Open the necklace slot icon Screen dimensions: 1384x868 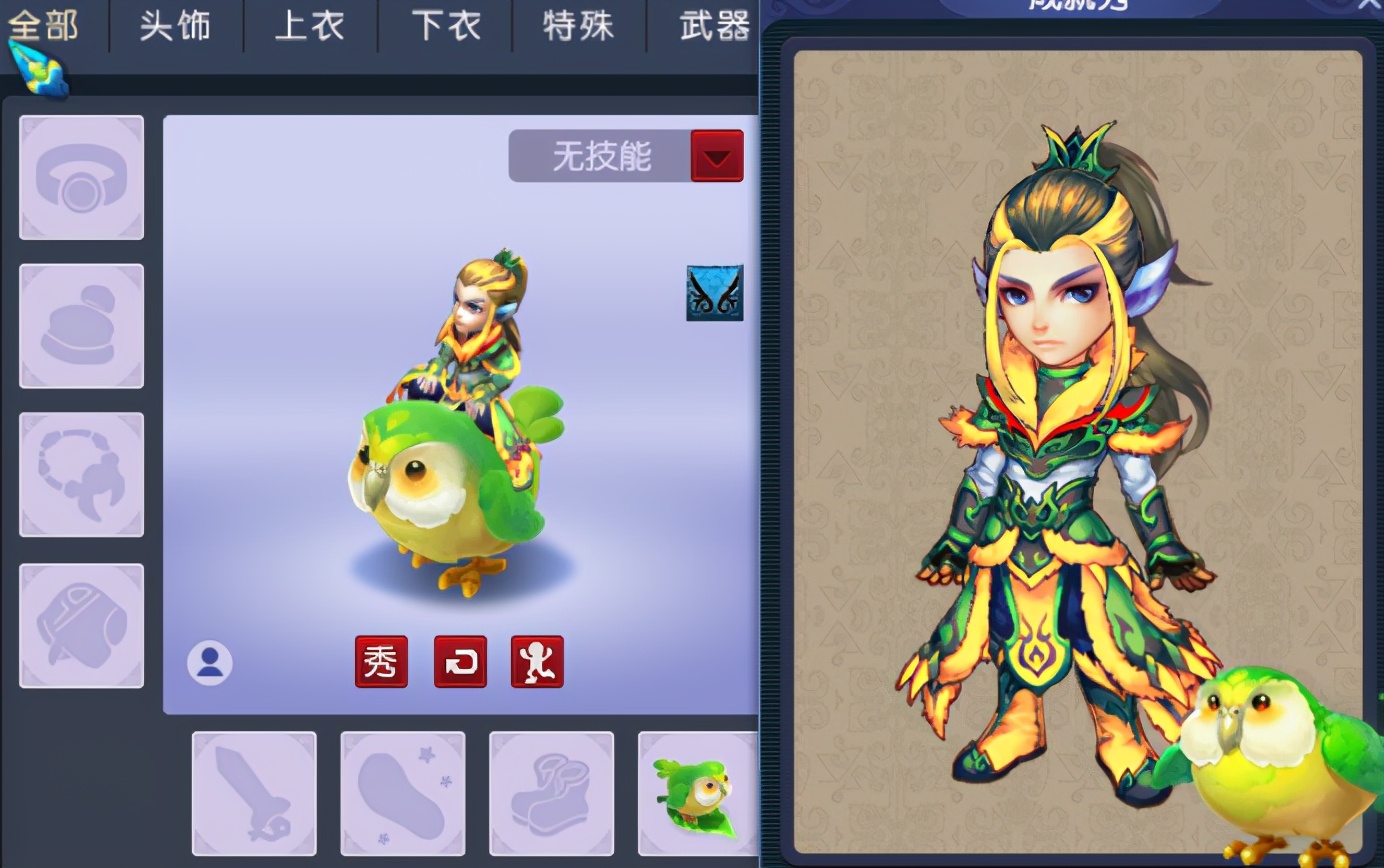coord(81,474)
